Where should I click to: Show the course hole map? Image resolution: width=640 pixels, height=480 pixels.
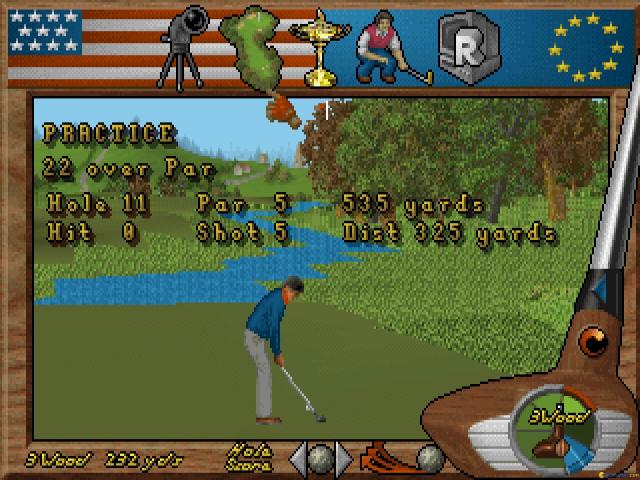(257, 46)
